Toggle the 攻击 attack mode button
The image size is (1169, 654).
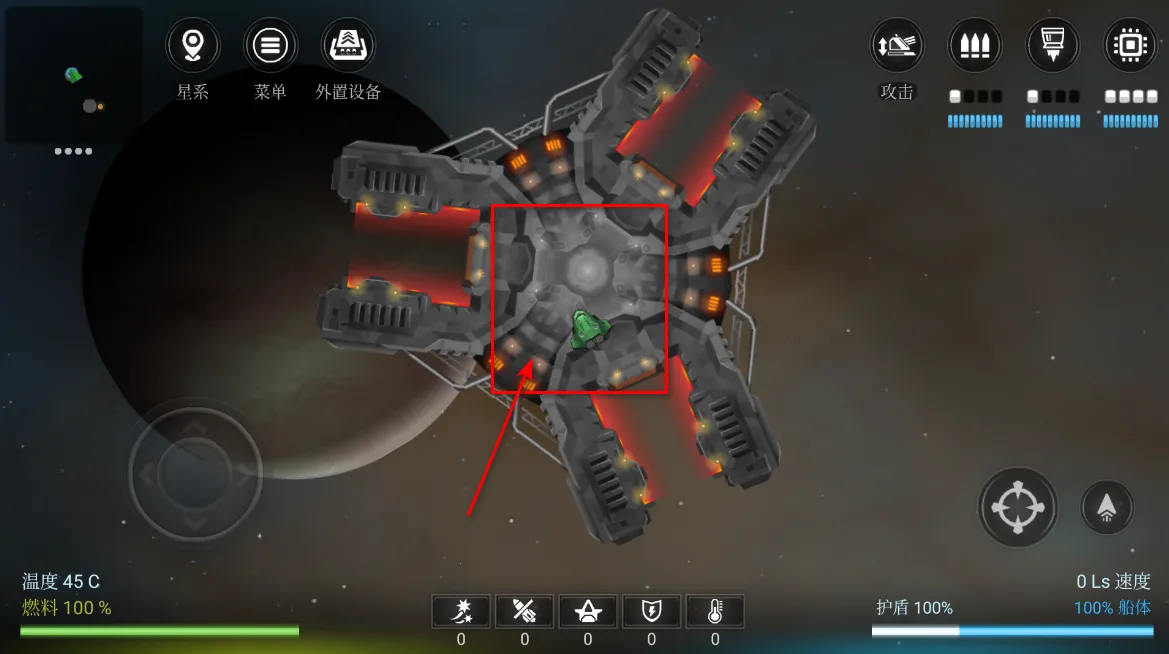coord(897,46)
